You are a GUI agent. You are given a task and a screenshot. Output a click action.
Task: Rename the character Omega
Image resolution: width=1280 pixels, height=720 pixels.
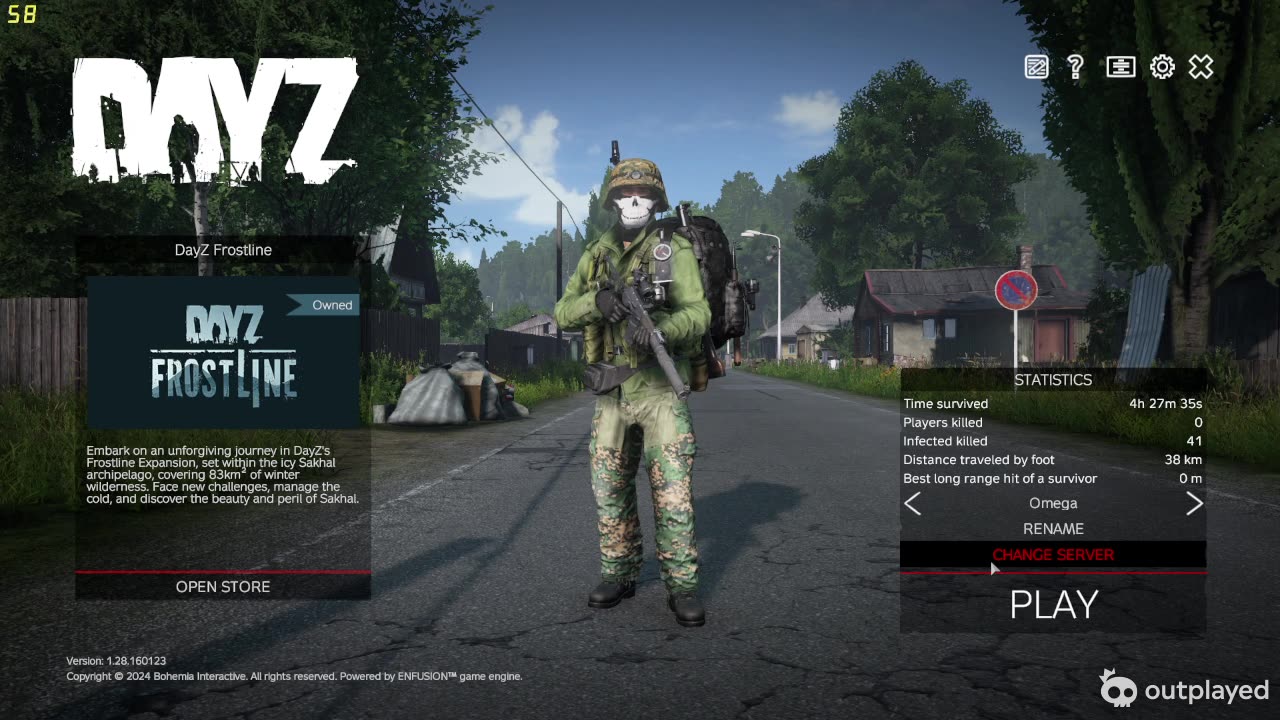click(1053, 528)
